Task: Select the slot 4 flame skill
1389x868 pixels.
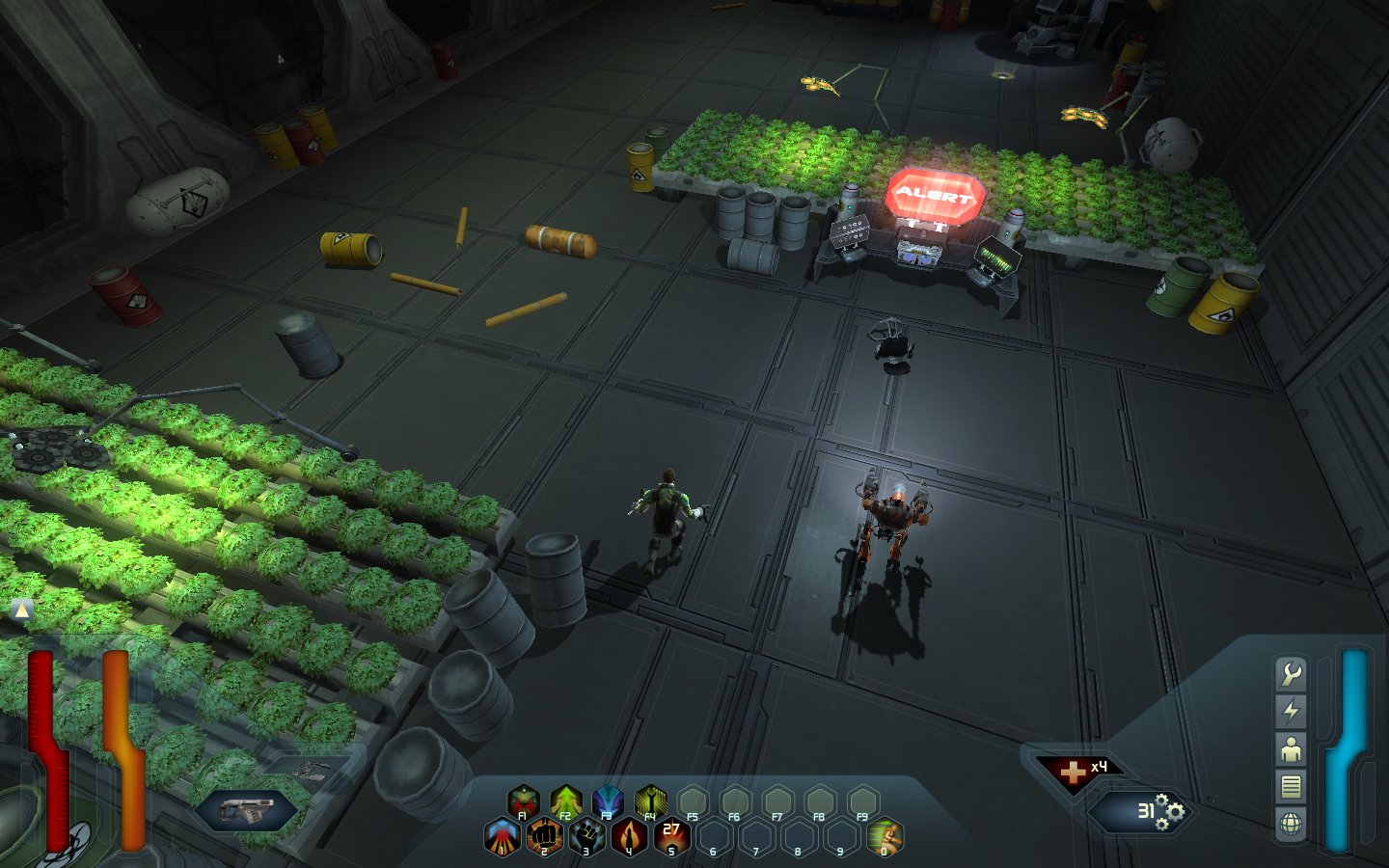Action: (629, 836)
